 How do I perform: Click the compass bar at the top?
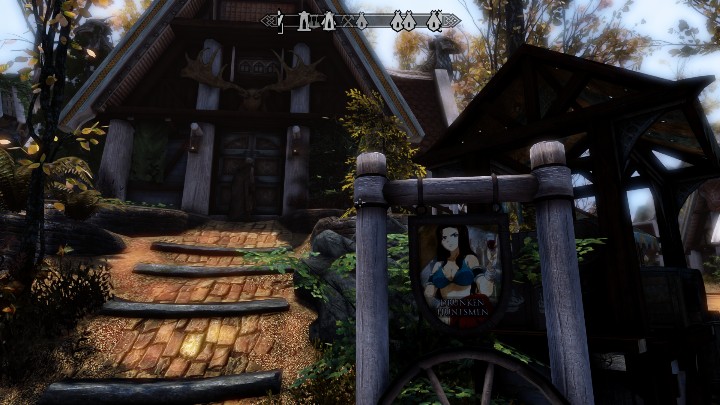coord(360,20)
